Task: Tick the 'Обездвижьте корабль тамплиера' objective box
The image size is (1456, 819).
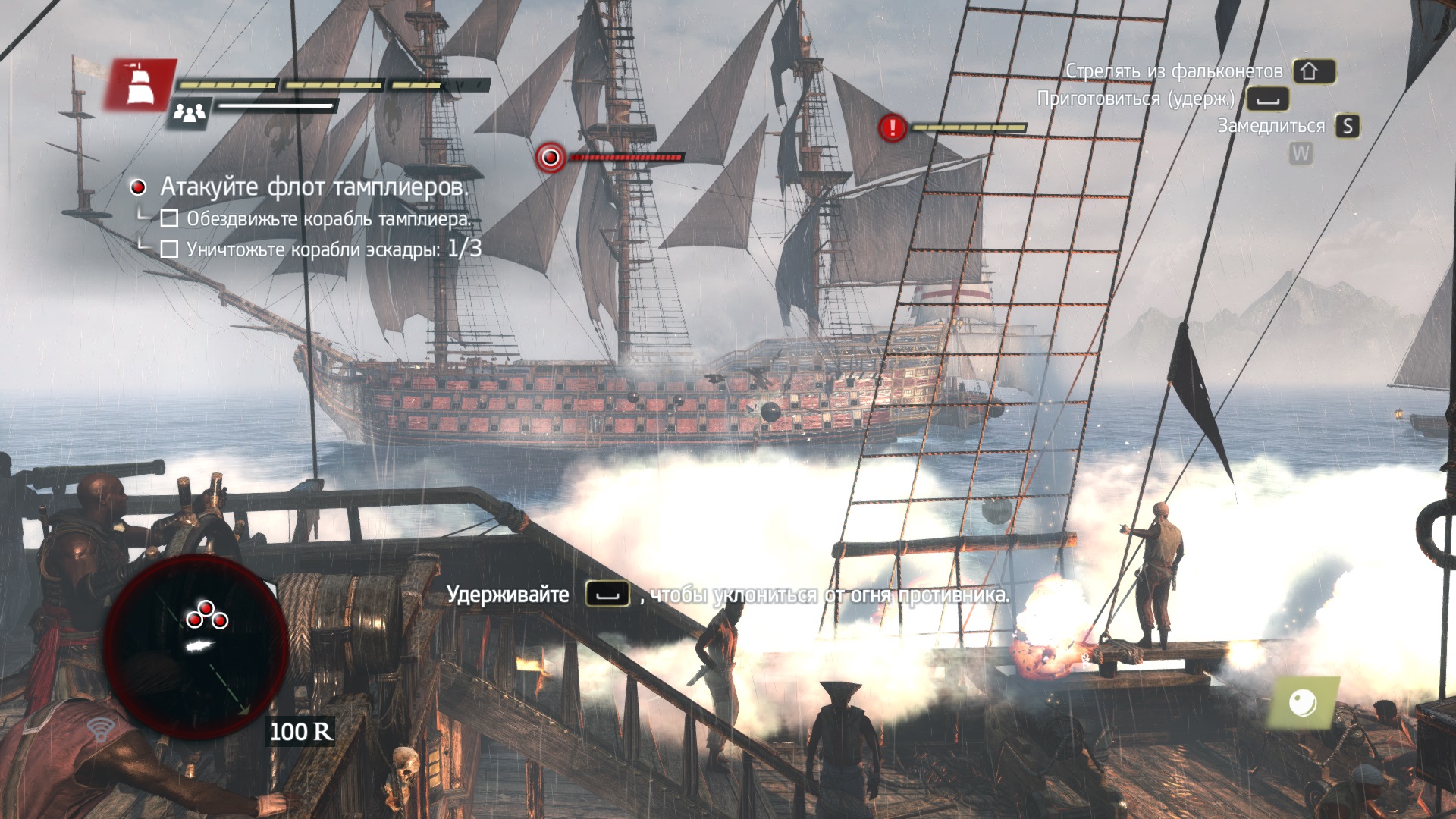Action: (x=170, y=219)
